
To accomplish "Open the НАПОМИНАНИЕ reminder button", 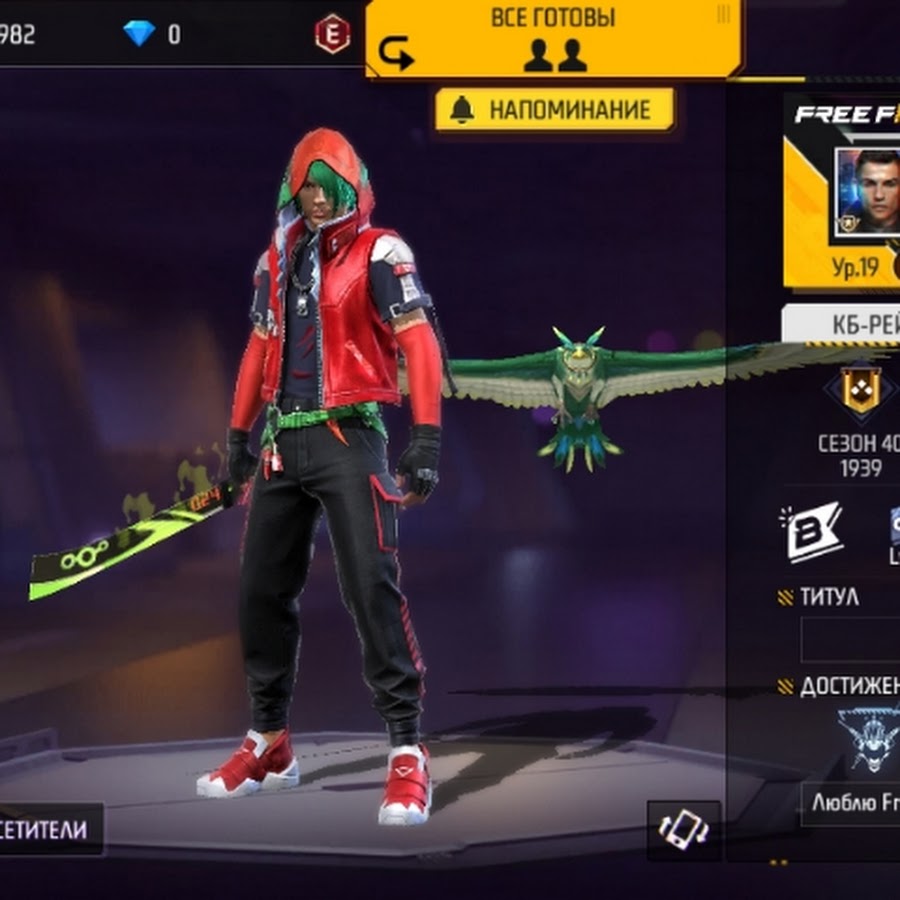I will coord(554,110).
